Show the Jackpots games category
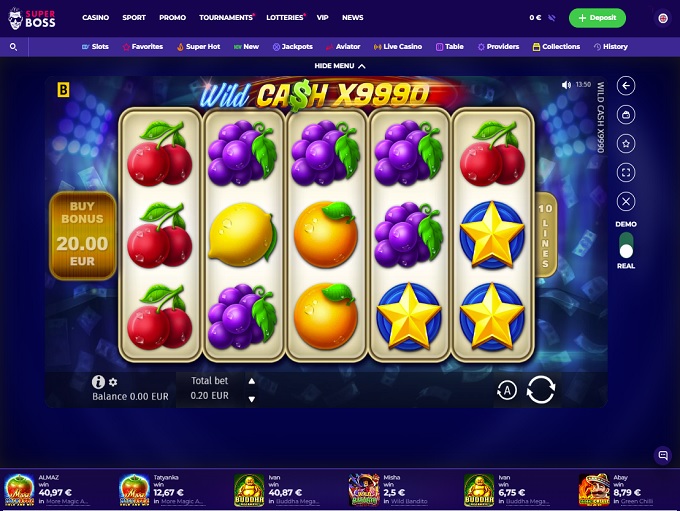The height and width of the screenshot is (511, 680). tap(293, 47)
